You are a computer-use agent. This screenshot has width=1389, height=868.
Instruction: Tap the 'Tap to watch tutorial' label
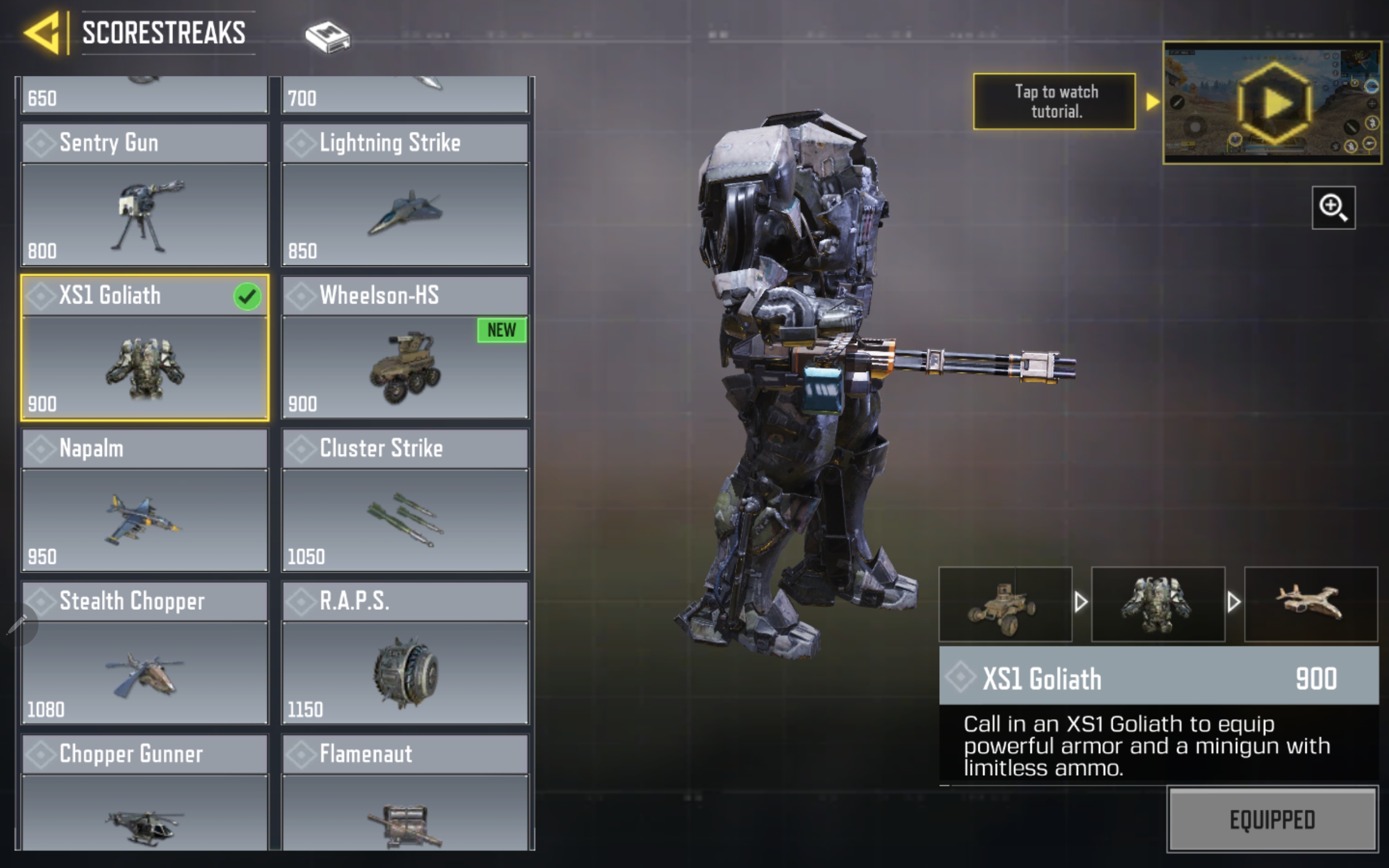click(1054, 101)
